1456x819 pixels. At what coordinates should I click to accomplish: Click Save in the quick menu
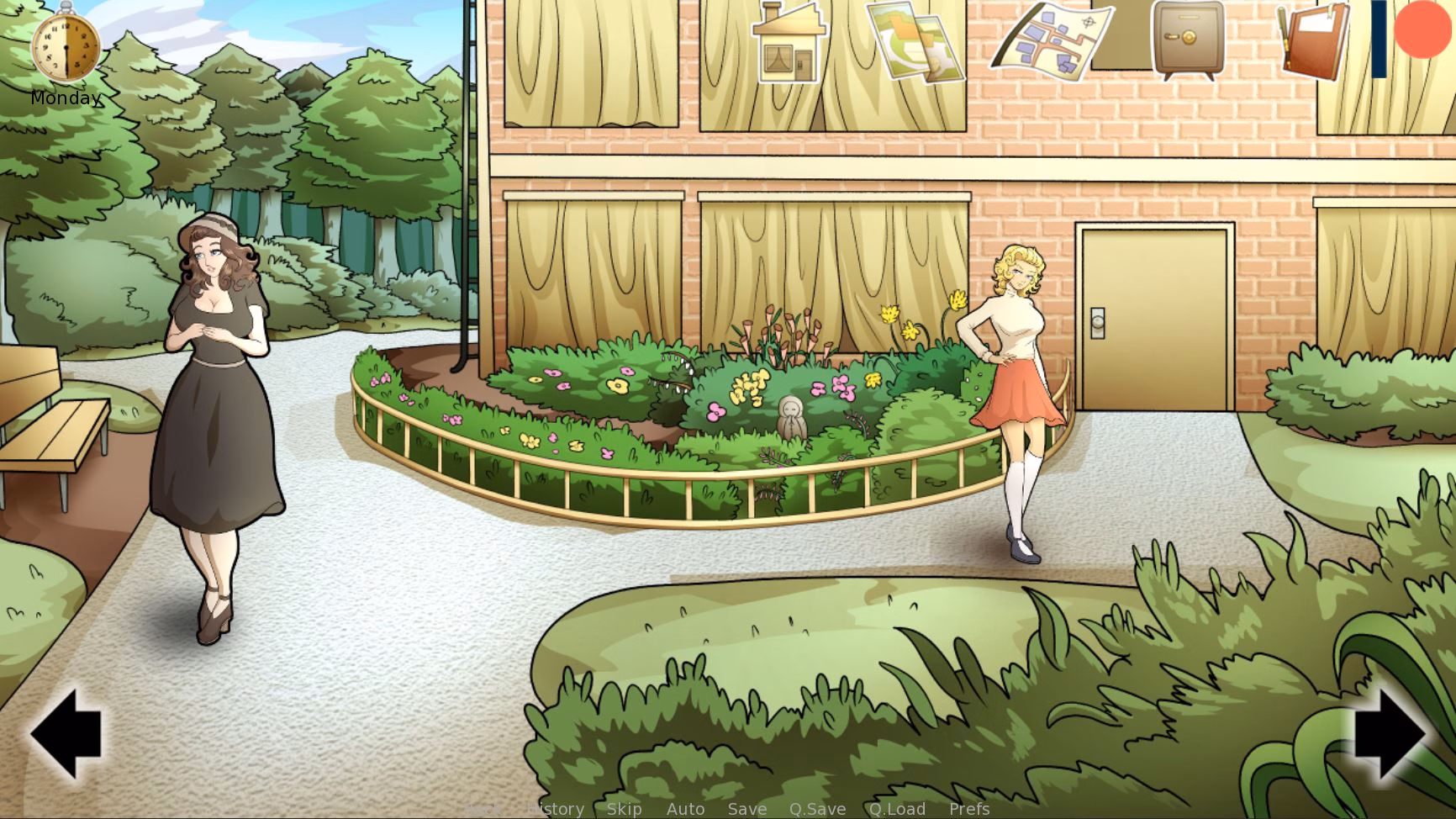pyautogui.click(x=747, y=809)
